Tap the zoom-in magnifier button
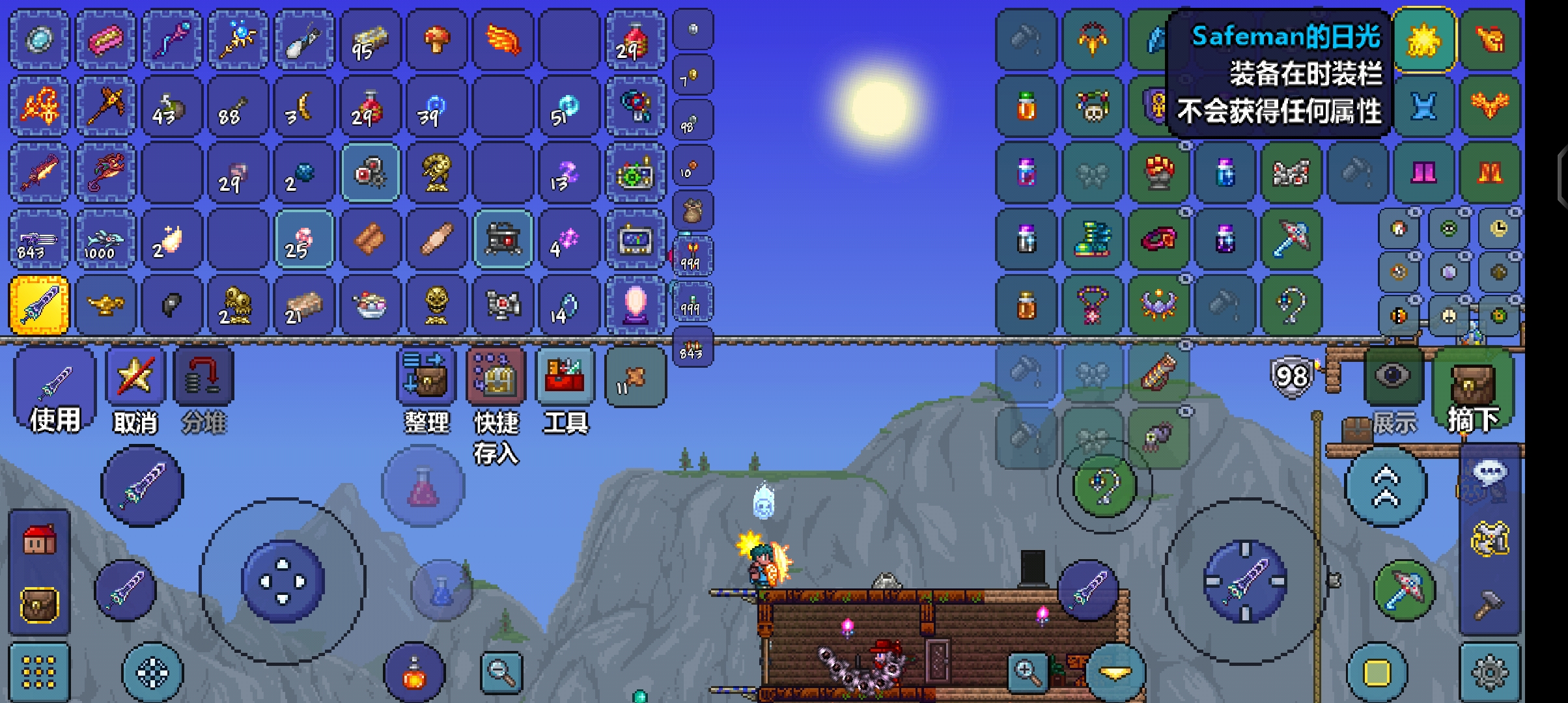Image resolution: width=1568 pixels, height=703 pixels. click(x=1027, y=672)
